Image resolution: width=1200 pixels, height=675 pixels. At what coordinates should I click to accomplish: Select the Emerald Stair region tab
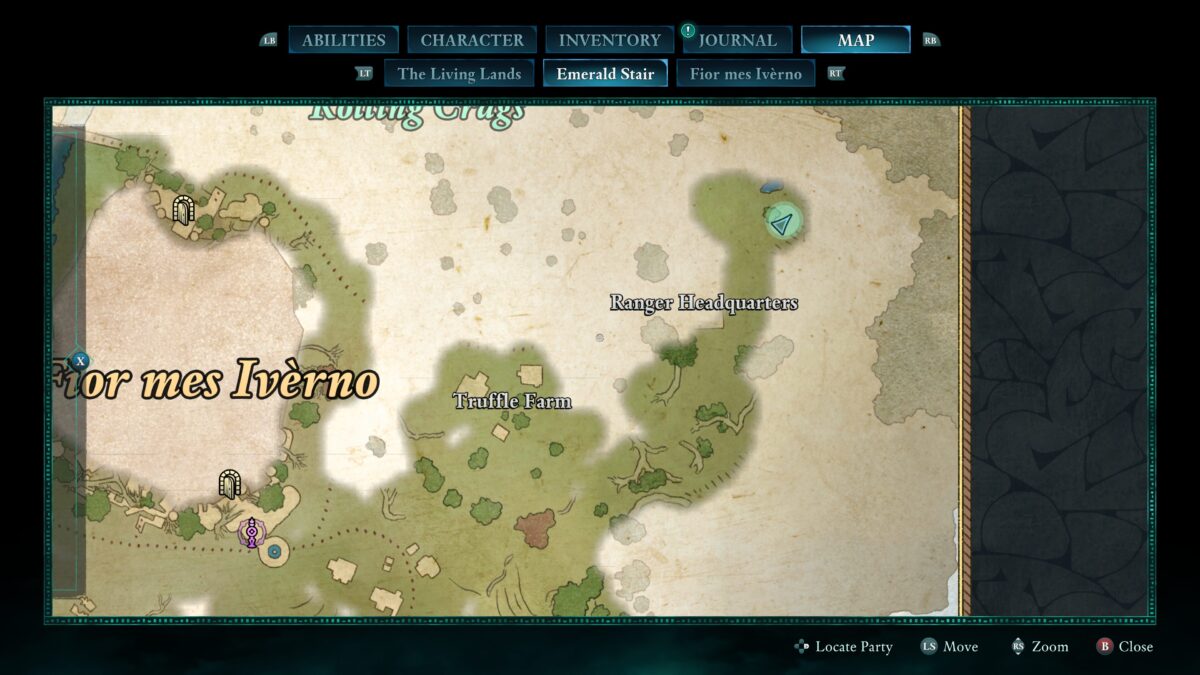605,73
